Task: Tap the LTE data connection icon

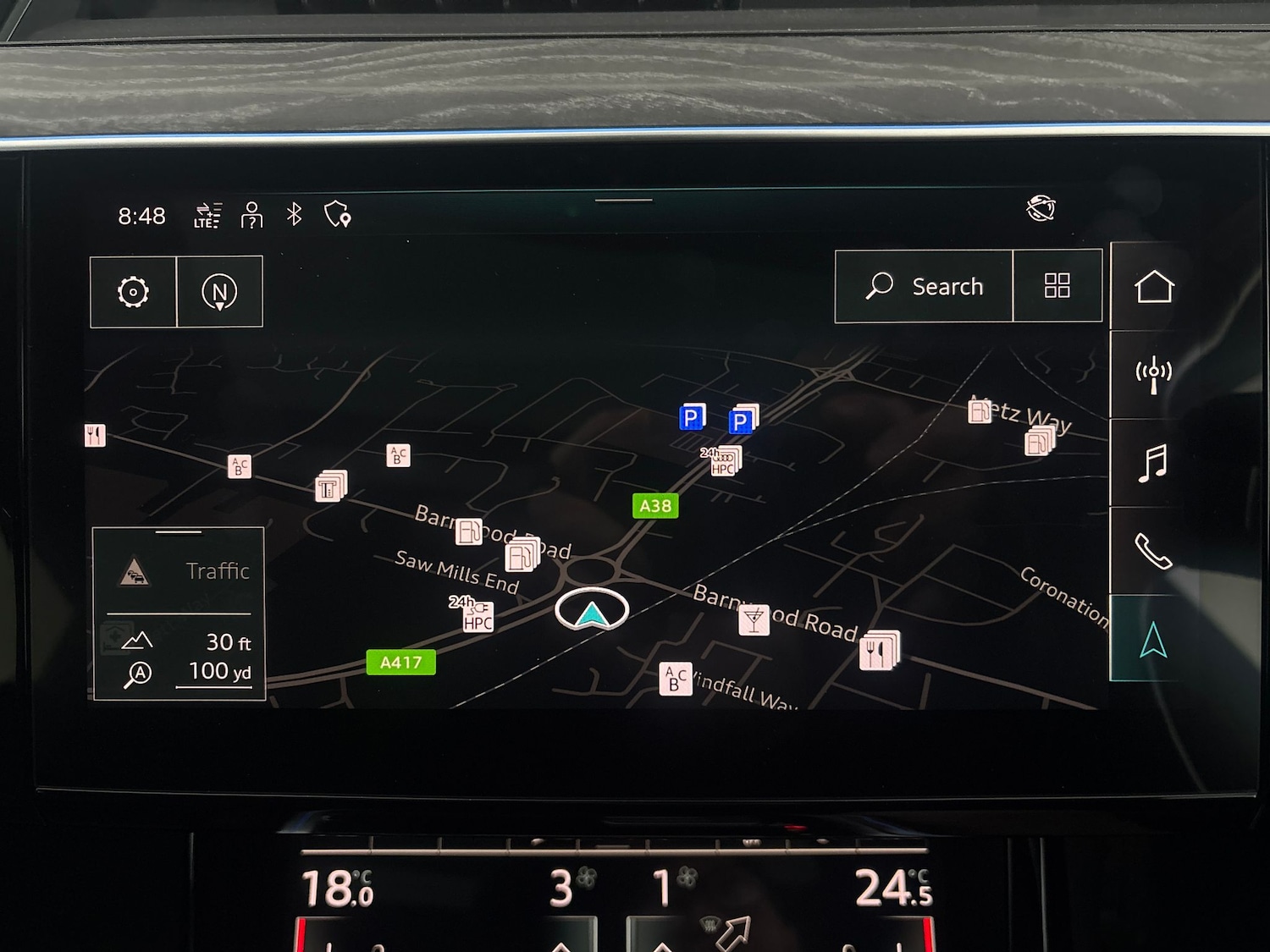Action: (207, 216)
